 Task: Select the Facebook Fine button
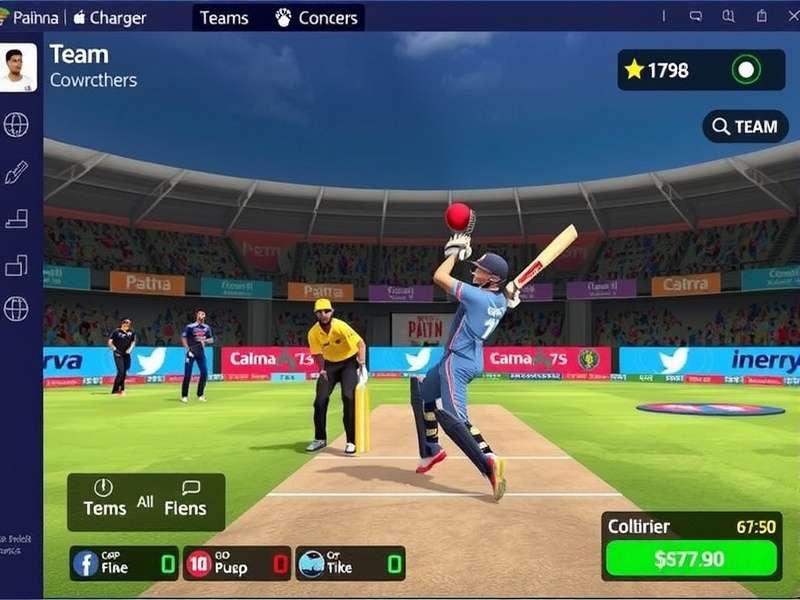coord(123,563)
